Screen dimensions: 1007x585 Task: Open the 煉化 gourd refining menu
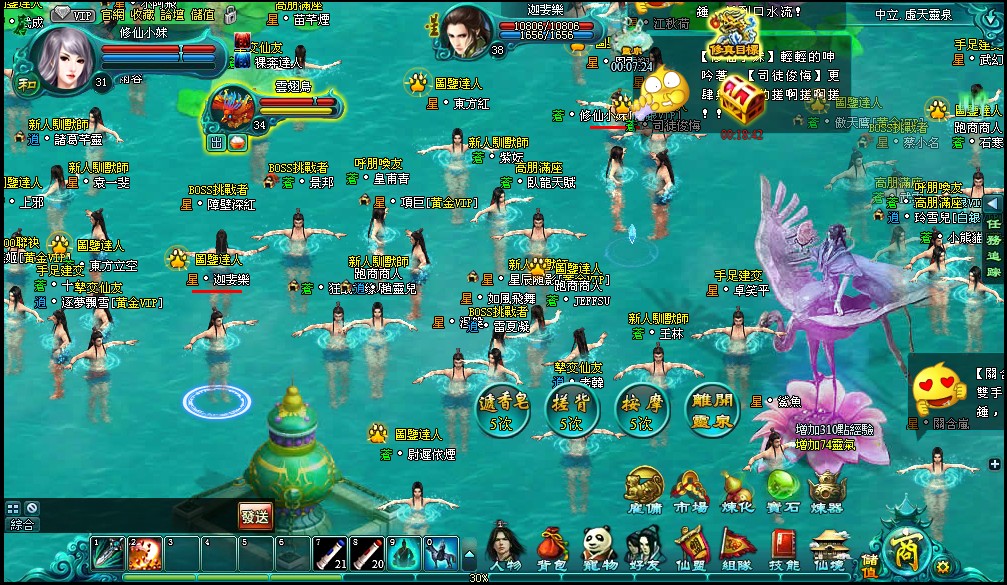click(738, 490)
